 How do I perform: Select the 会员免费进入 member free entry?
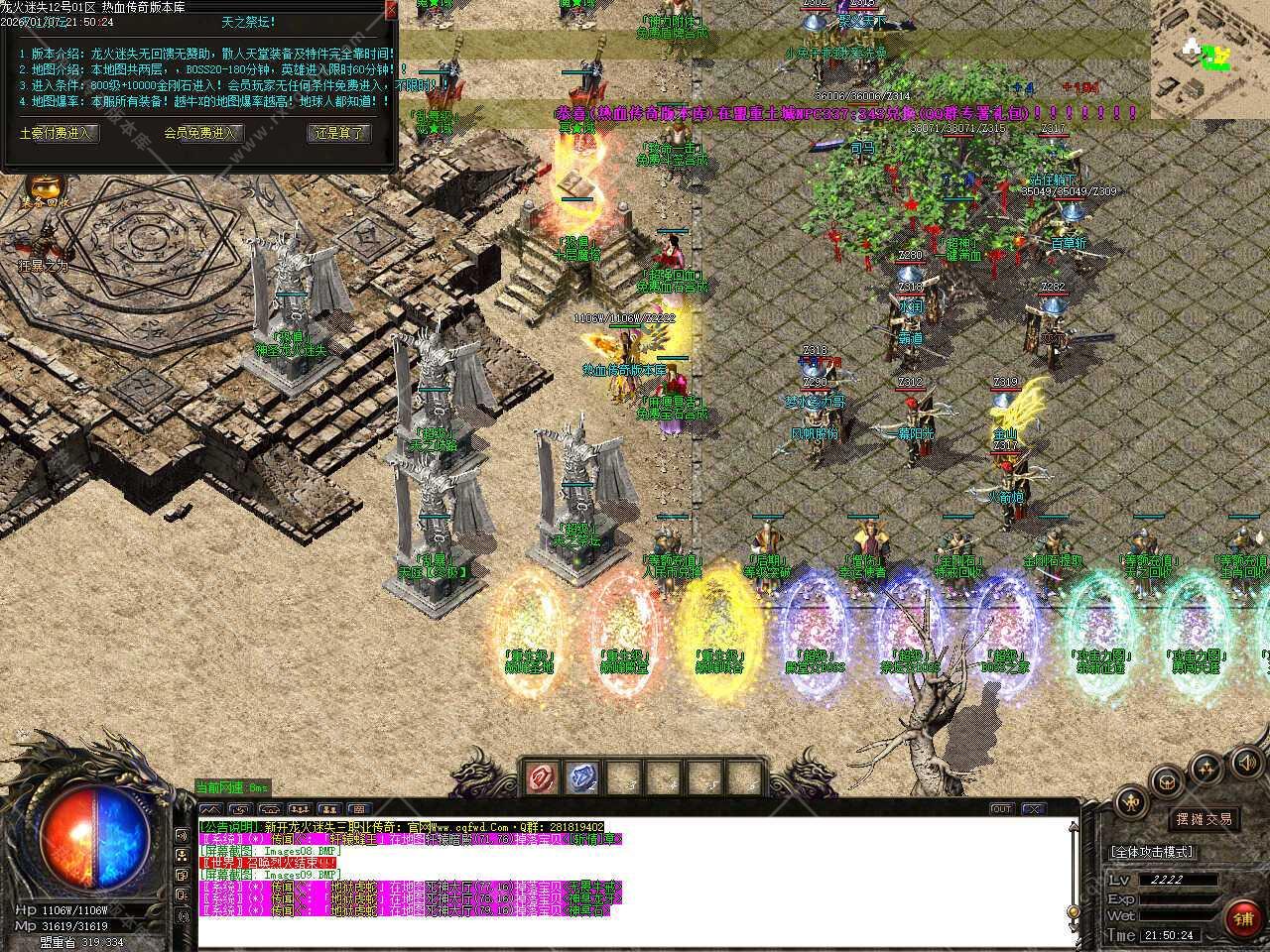[199, 133]
